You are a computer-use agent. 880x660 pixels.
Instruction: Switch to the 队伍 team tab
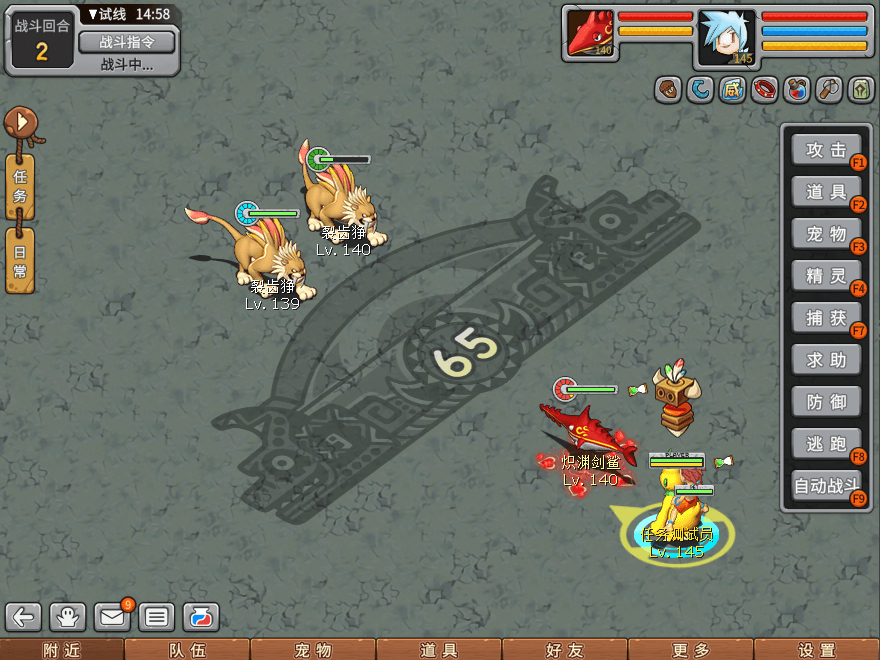(x=187, y=650)
